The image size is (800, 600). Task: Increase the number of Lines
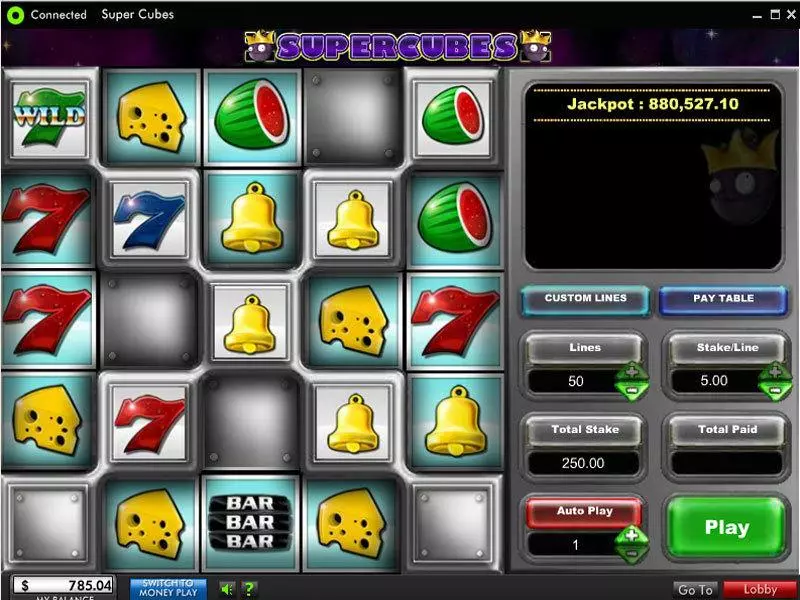coord(632,373)
